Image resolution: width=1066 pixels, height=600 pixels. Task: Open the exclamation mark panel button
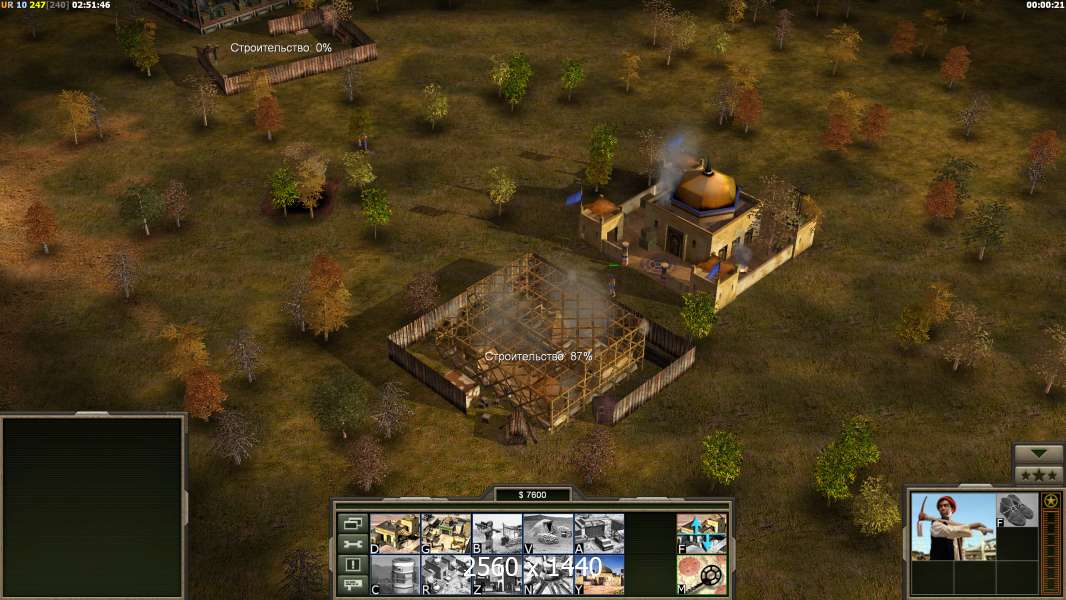(352, 565)
